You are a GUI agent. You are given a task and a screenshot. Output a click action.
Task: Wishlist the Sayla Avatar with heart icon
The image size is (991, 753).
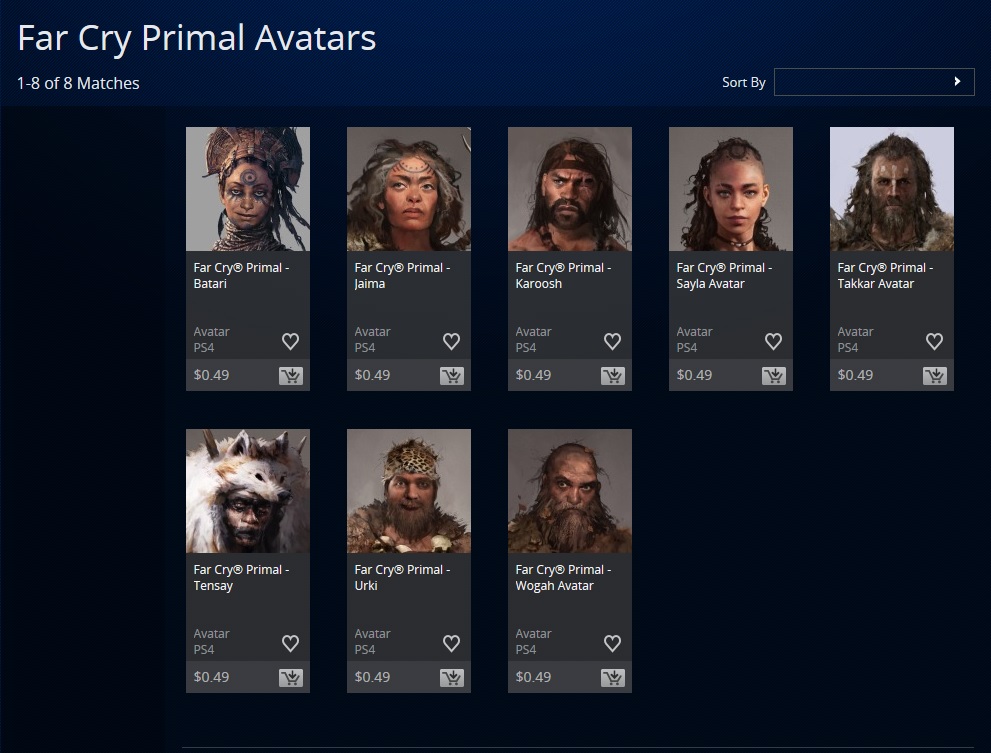tap(773, 341)
